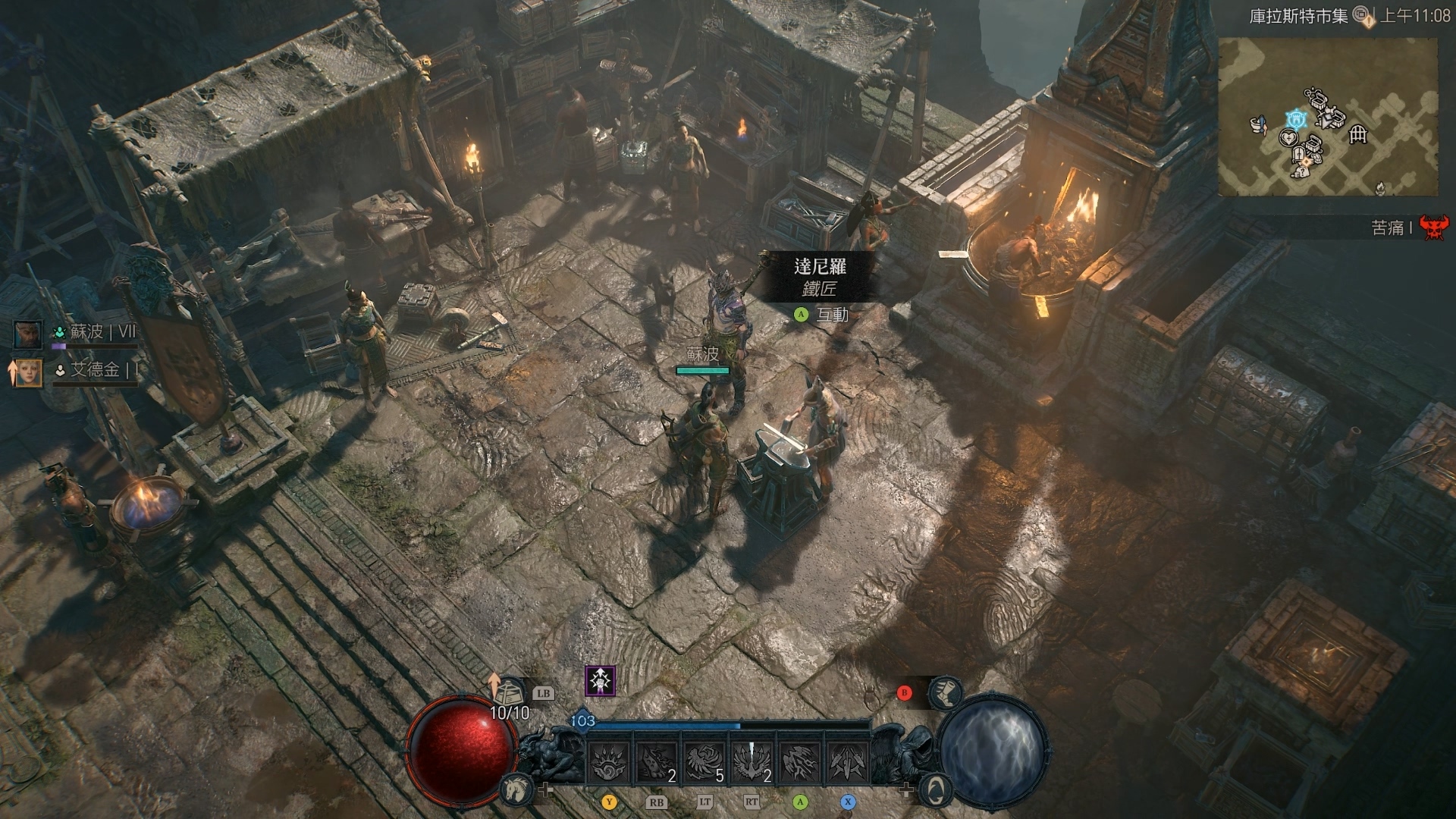The height and width of the screenshot is (819, 1456).
Task: Click the healer heart marker on minimap
Action: pos(1288,138)
